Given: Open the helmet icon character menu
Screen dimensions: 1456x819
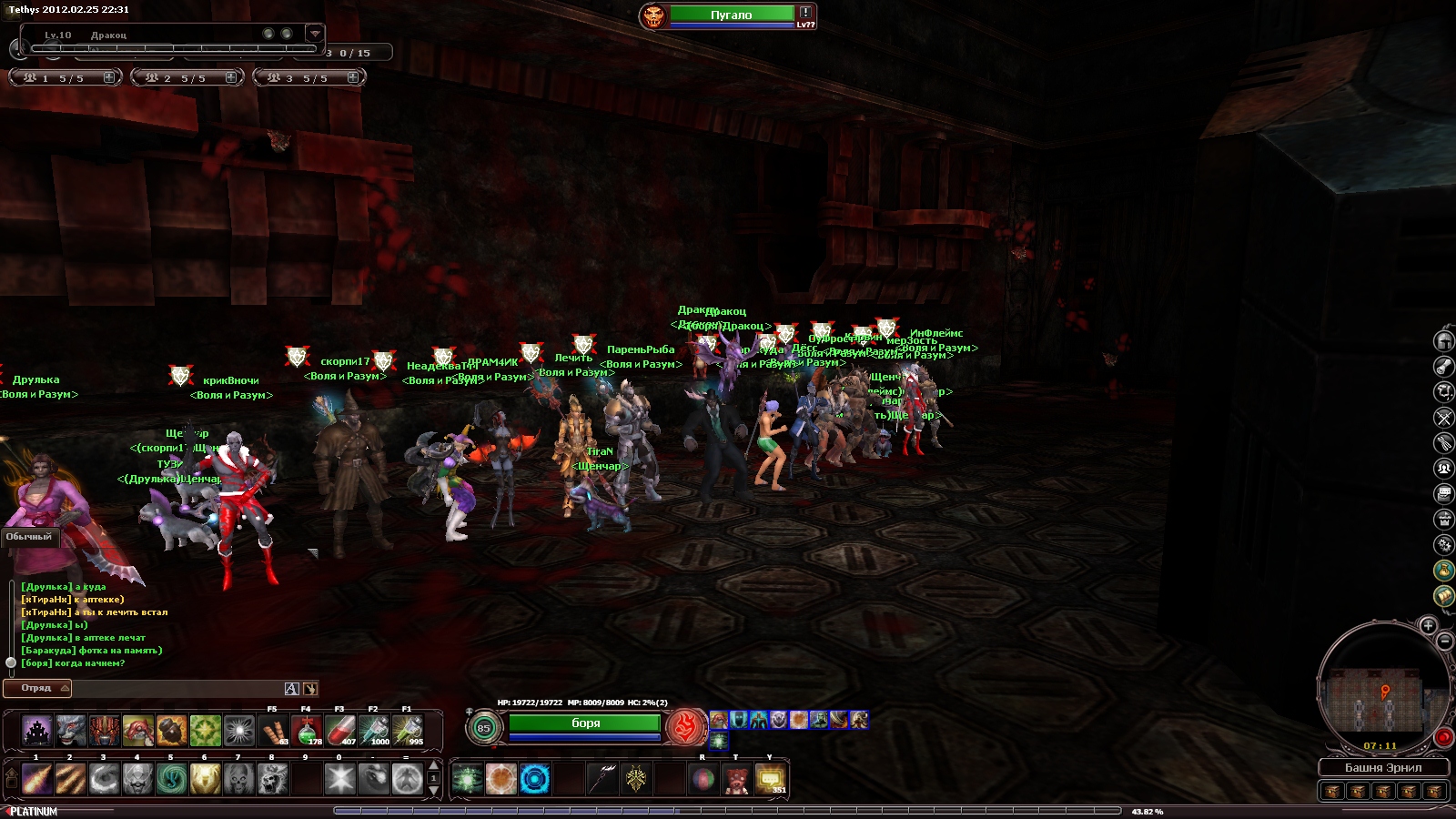Looking at the screenshot, I should (1444, 341).
